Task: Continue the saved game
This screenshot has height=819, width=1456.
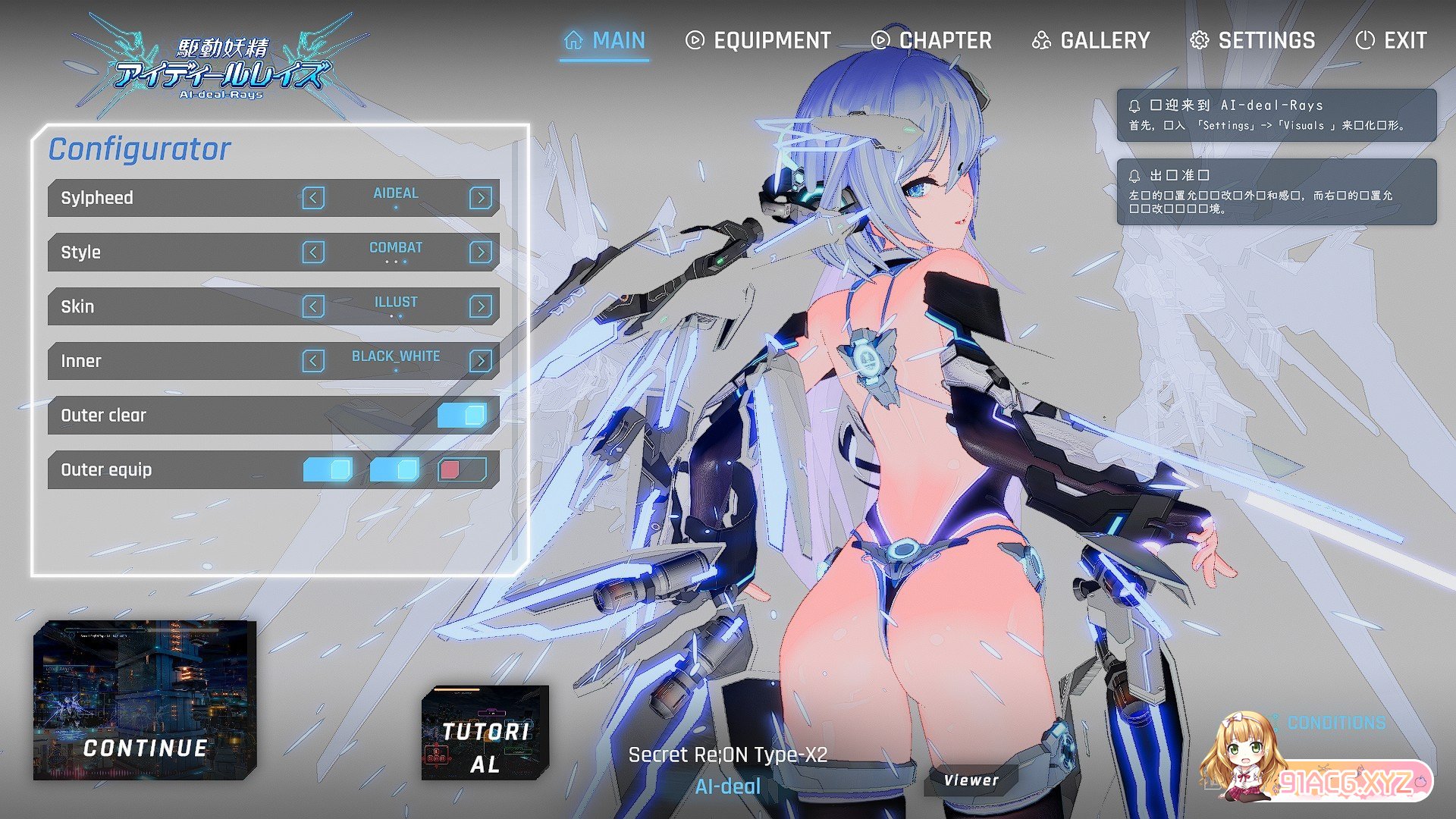Action: (x=144, y=701)
